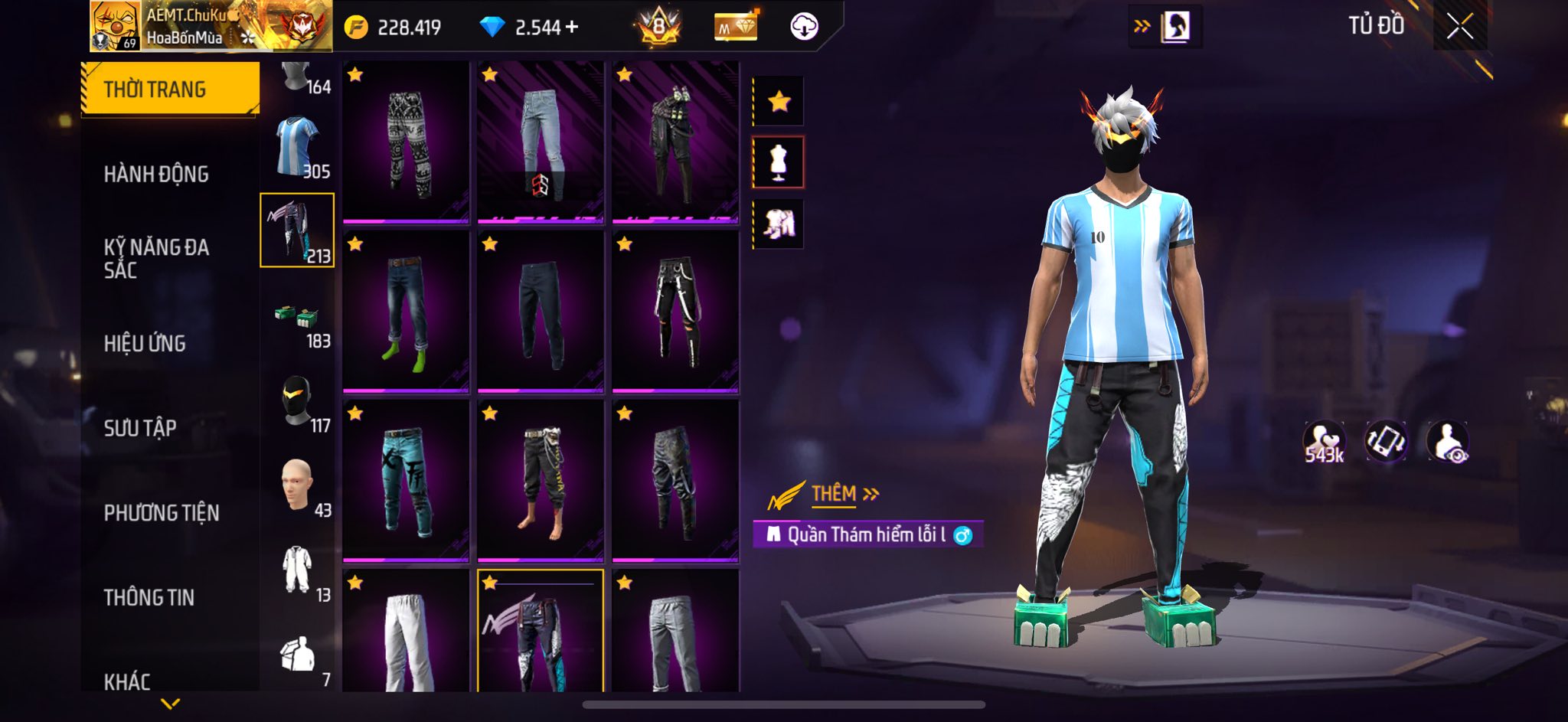
Task: Pick the ripped light blue jeans
Action: pos(541,142)
